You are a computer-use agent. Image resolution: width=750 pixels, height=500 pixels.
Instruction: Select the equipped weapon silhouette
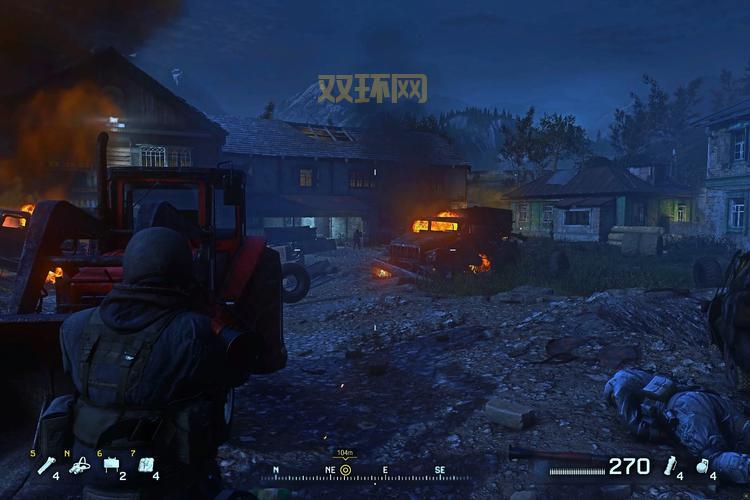point(560,456)
